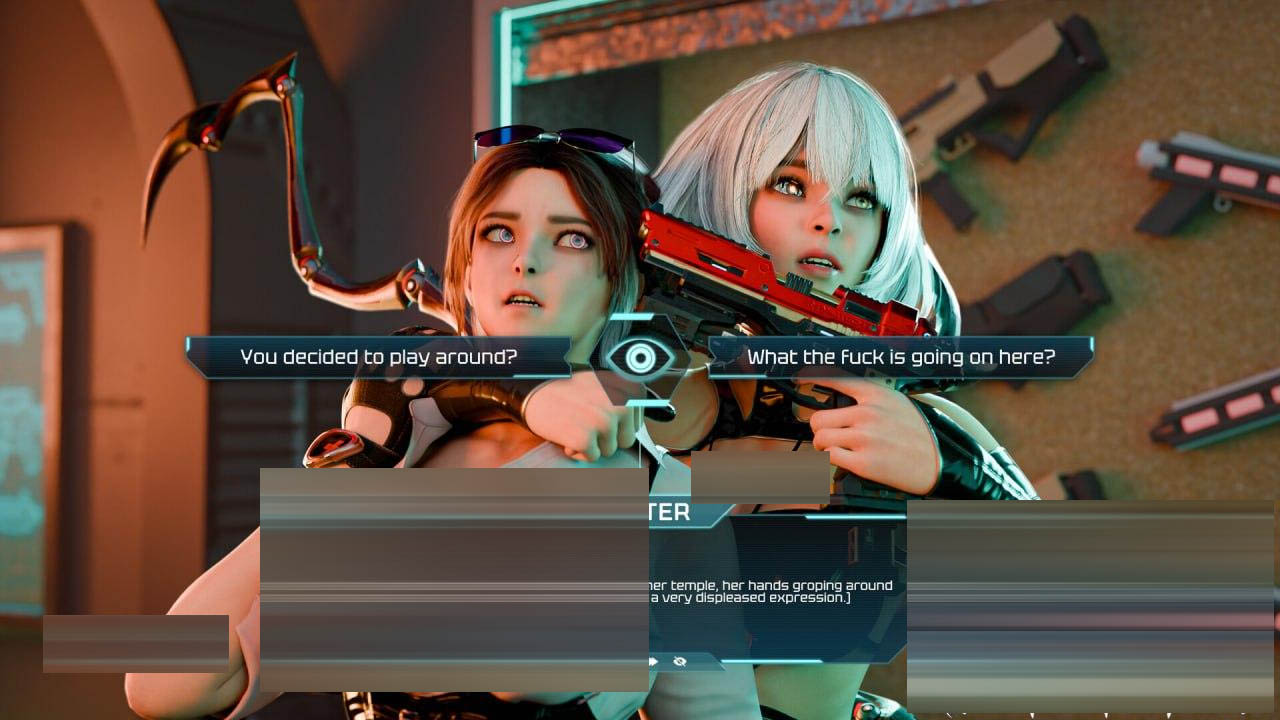Choose "You decided to play around?" reply
Viewport: 1280px width, 720px height.
pyautogui.click(x=378, y=357)
